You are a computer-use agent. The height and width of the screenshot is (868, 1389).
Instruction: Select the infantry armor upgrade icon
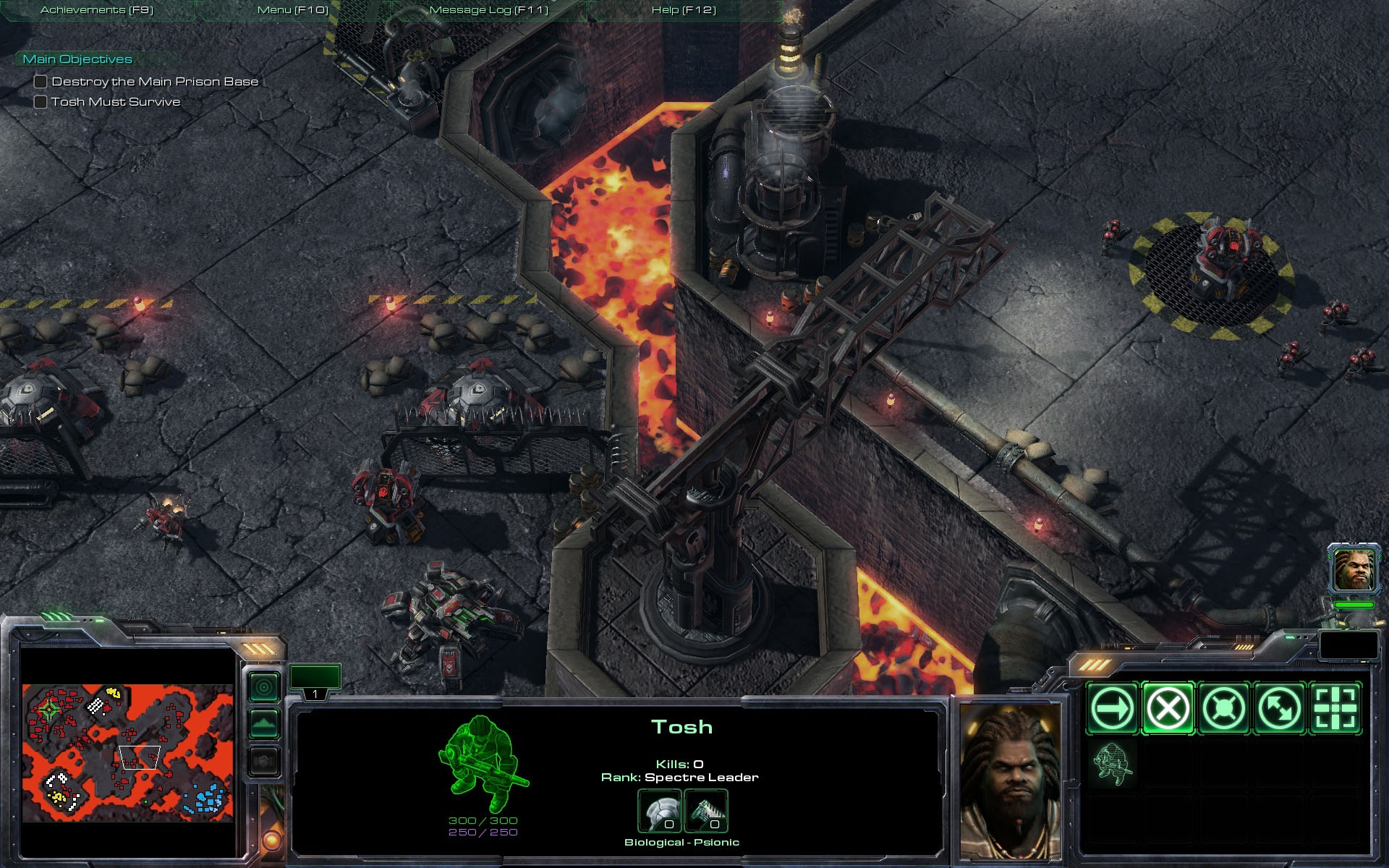coord(659,811)
